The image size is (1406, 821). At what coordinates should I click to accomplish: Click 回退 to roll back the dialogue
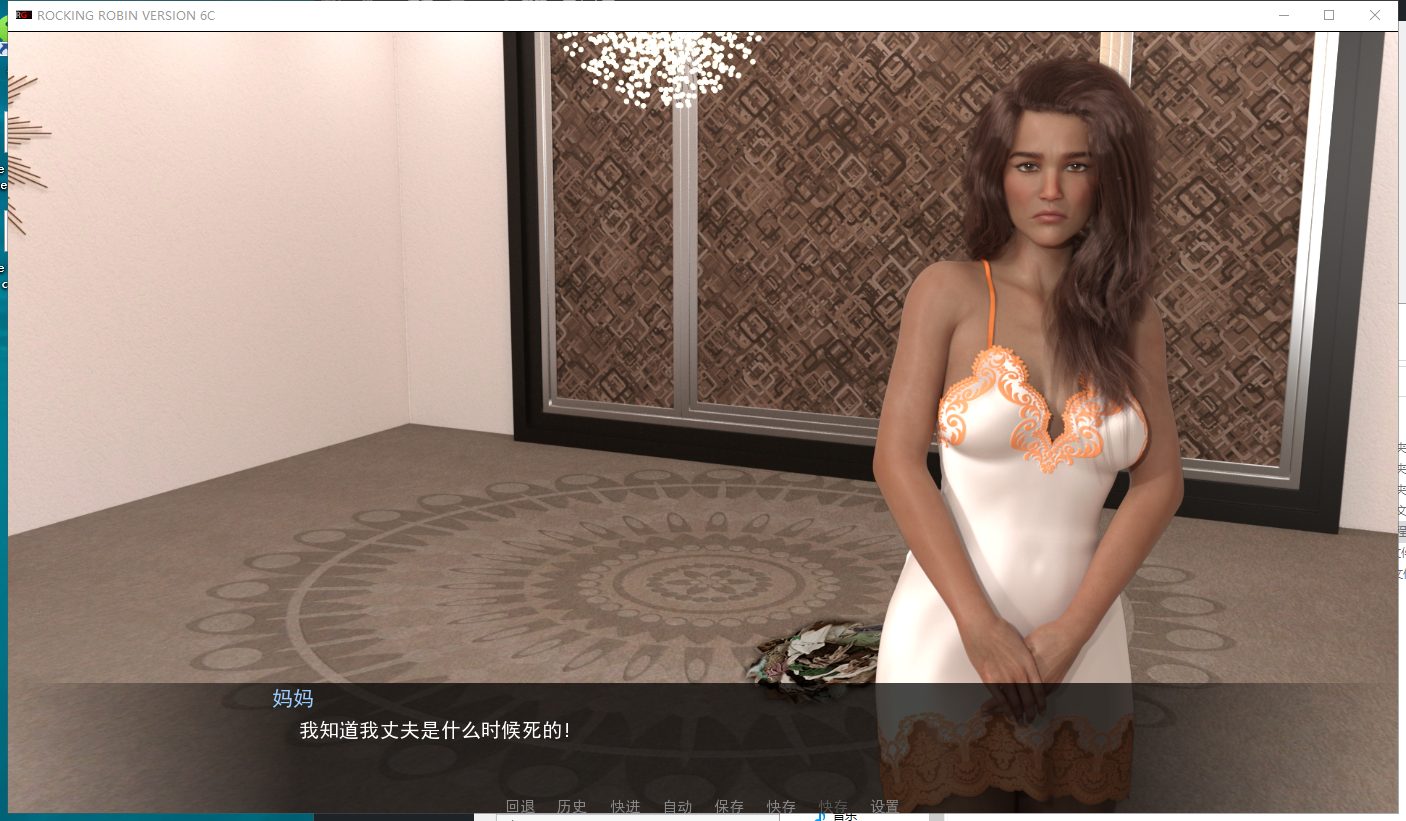point(519,806)
